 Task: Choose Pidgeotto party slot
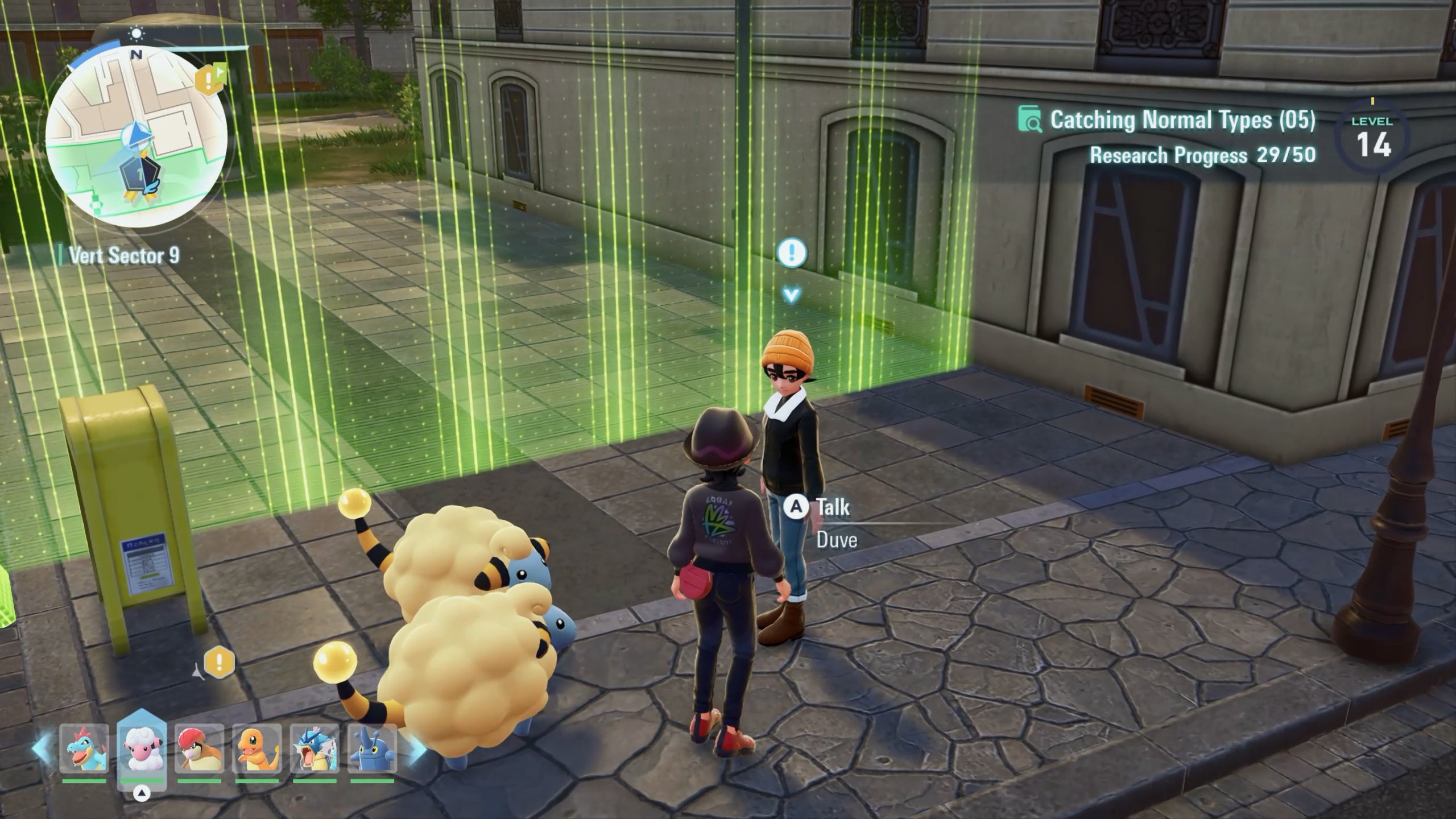point(199,748)
